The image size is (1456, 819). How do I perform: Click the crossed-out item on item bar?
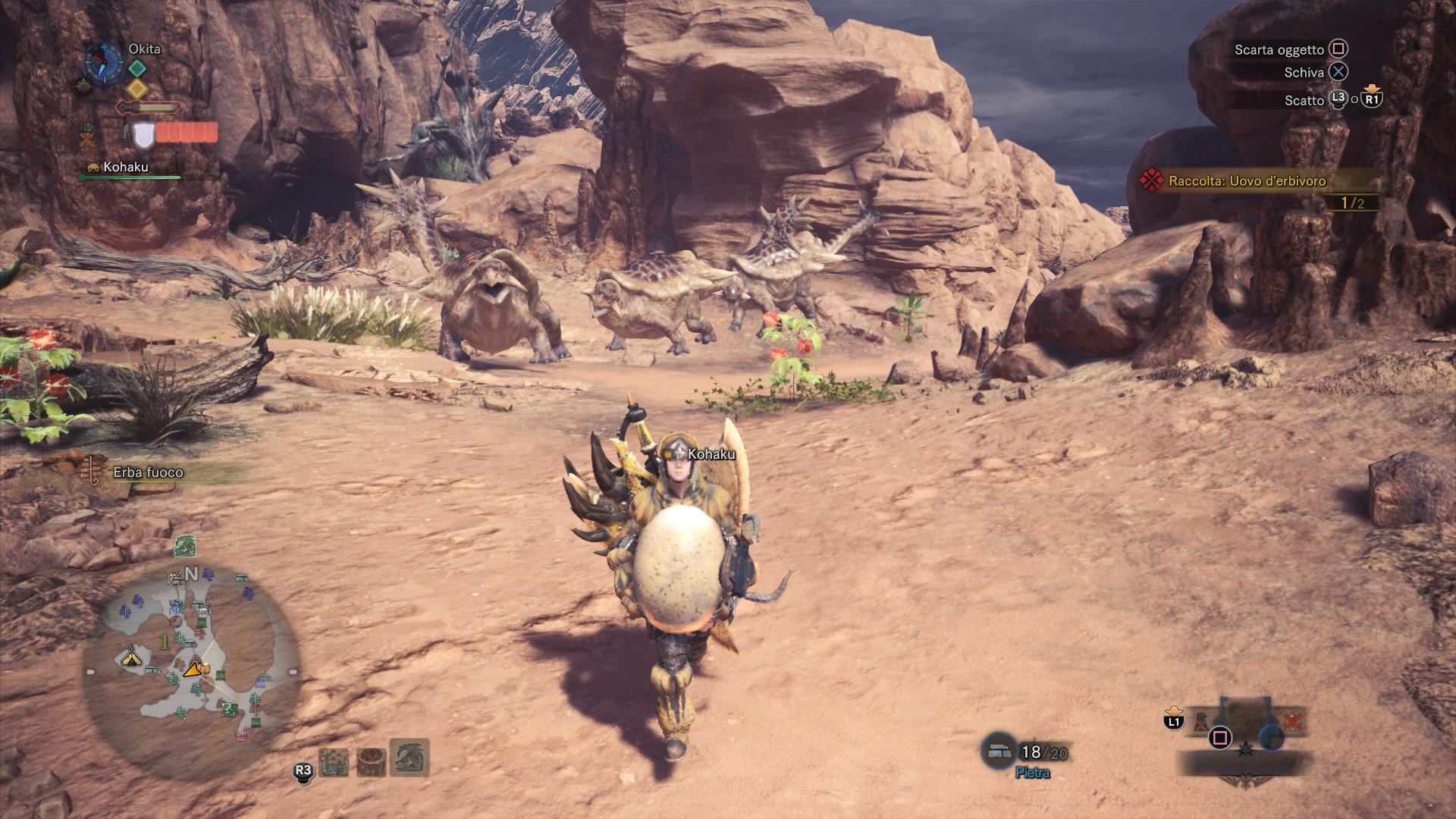coord(1293,721)
